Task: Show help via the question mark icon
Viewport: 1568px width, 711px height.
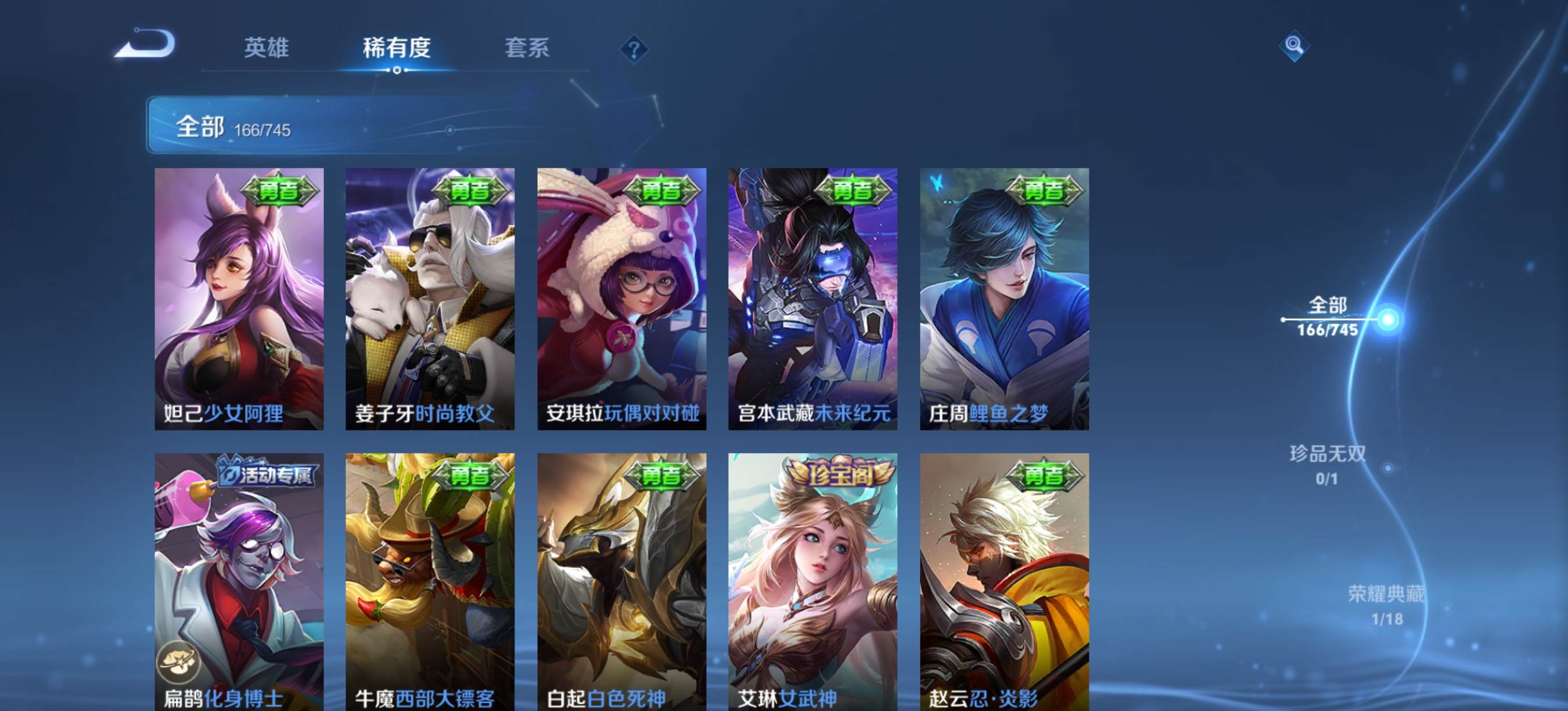Action: click(634, 49)
